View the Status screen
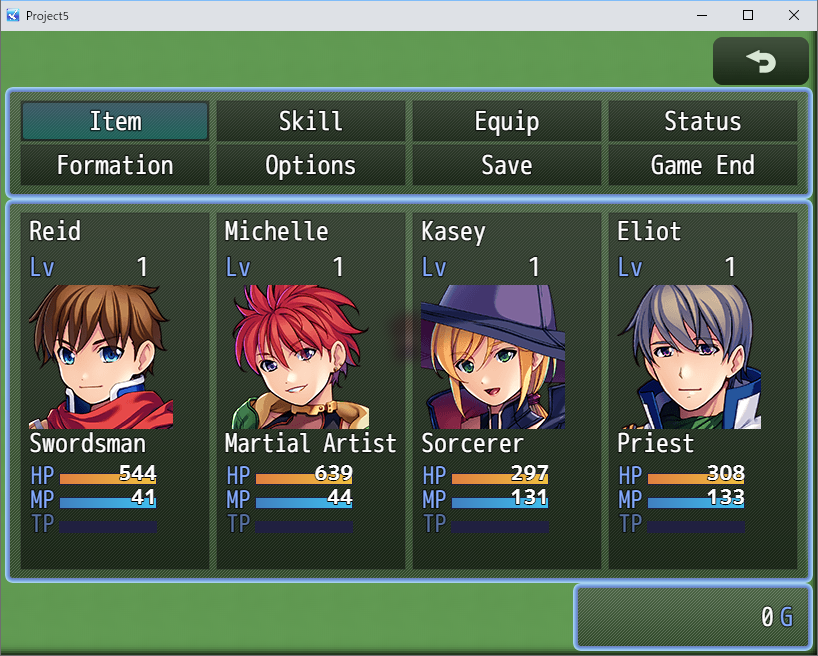 (x=702, y=121)
